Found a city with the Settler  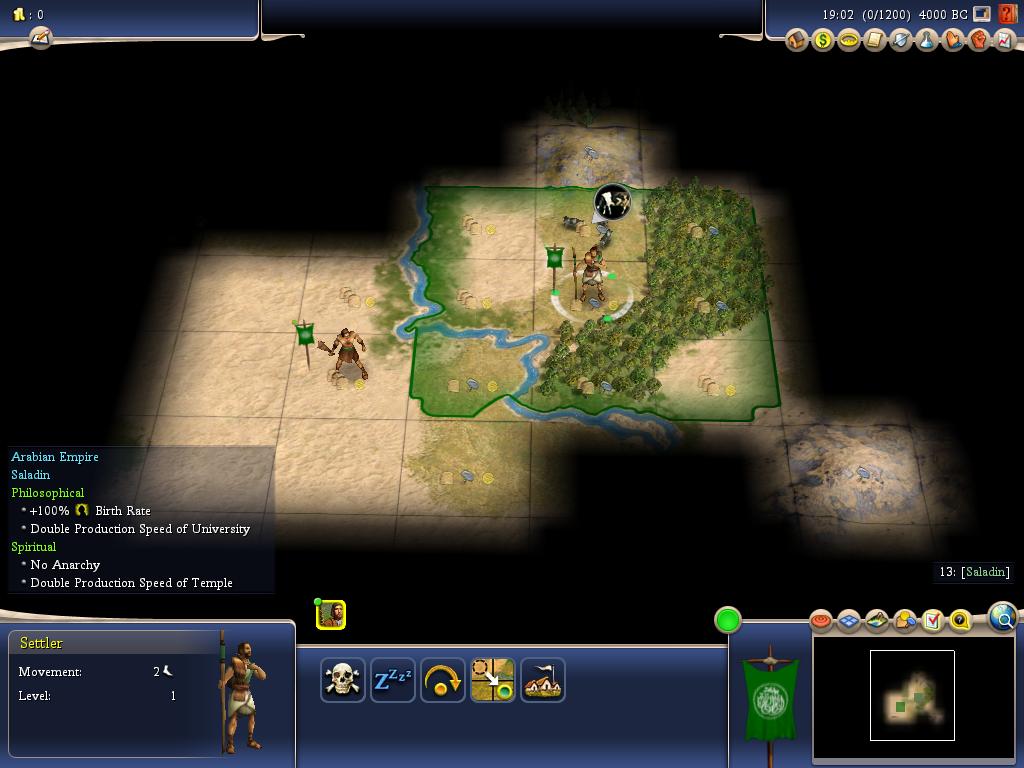tap(542, 680)
